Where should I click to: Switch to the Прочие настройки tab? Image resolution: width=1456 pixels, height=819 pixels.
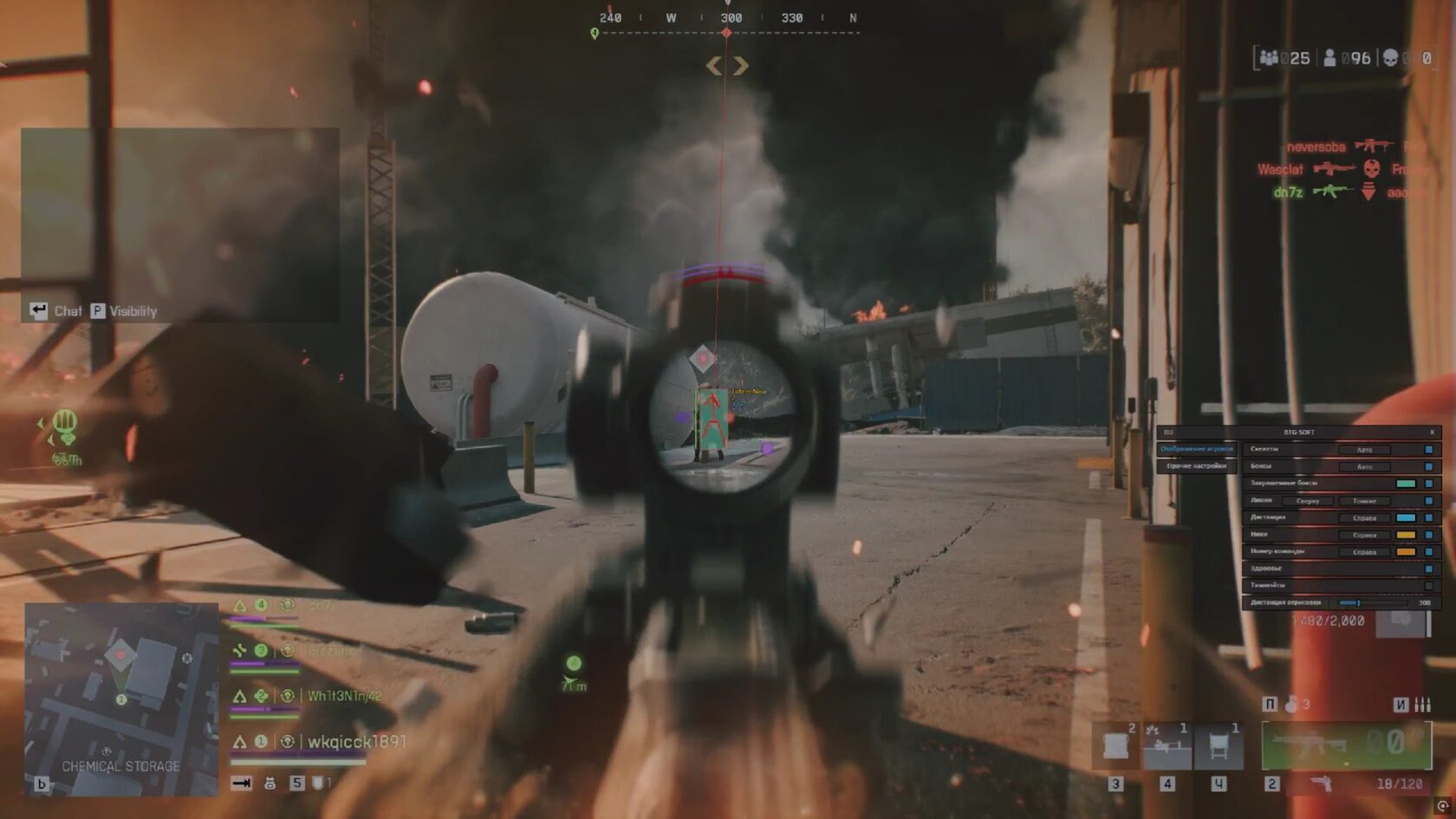(x=1197, y=465)
